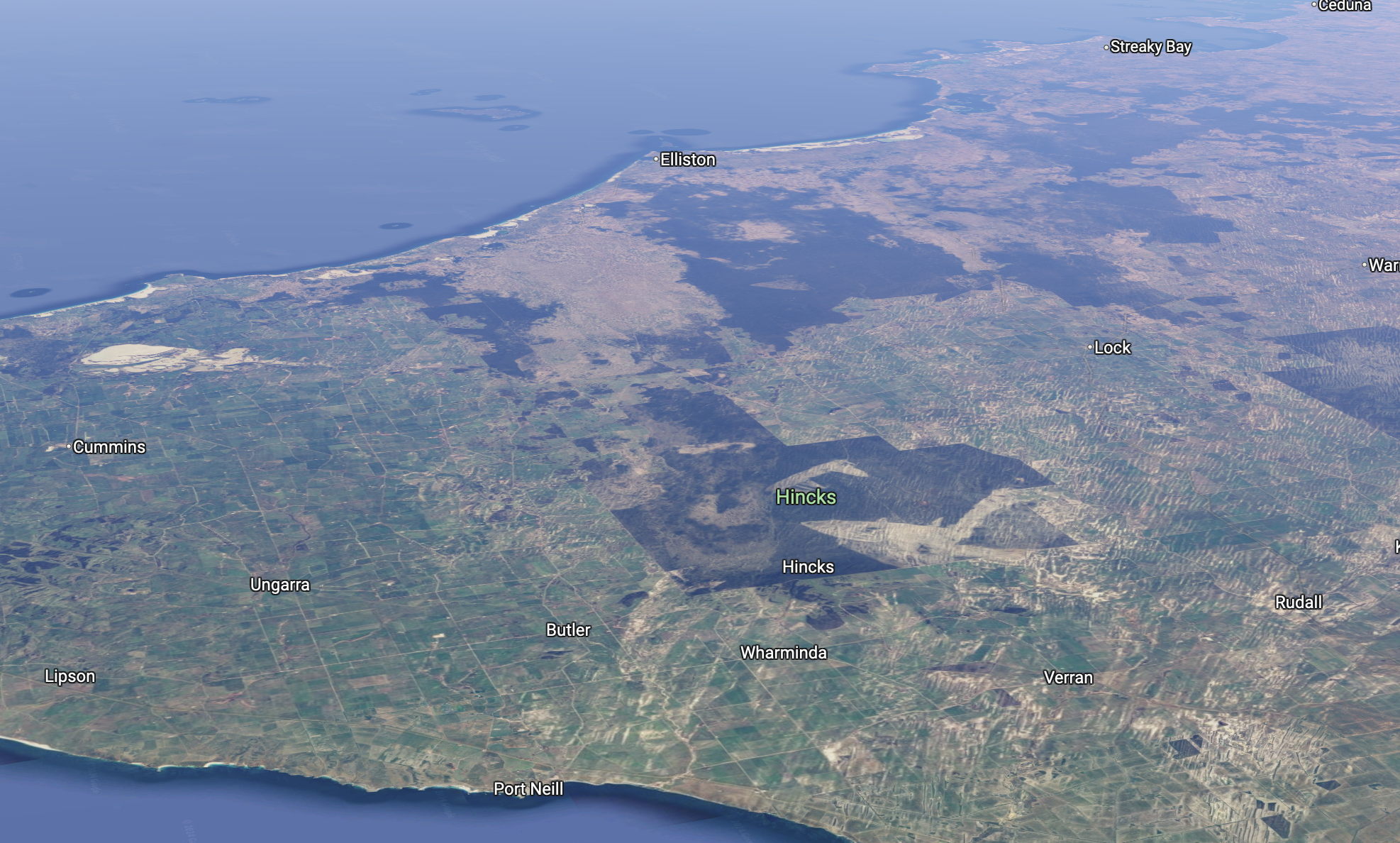
Task: Click the Elliston town marker
Action: point(657,160)
